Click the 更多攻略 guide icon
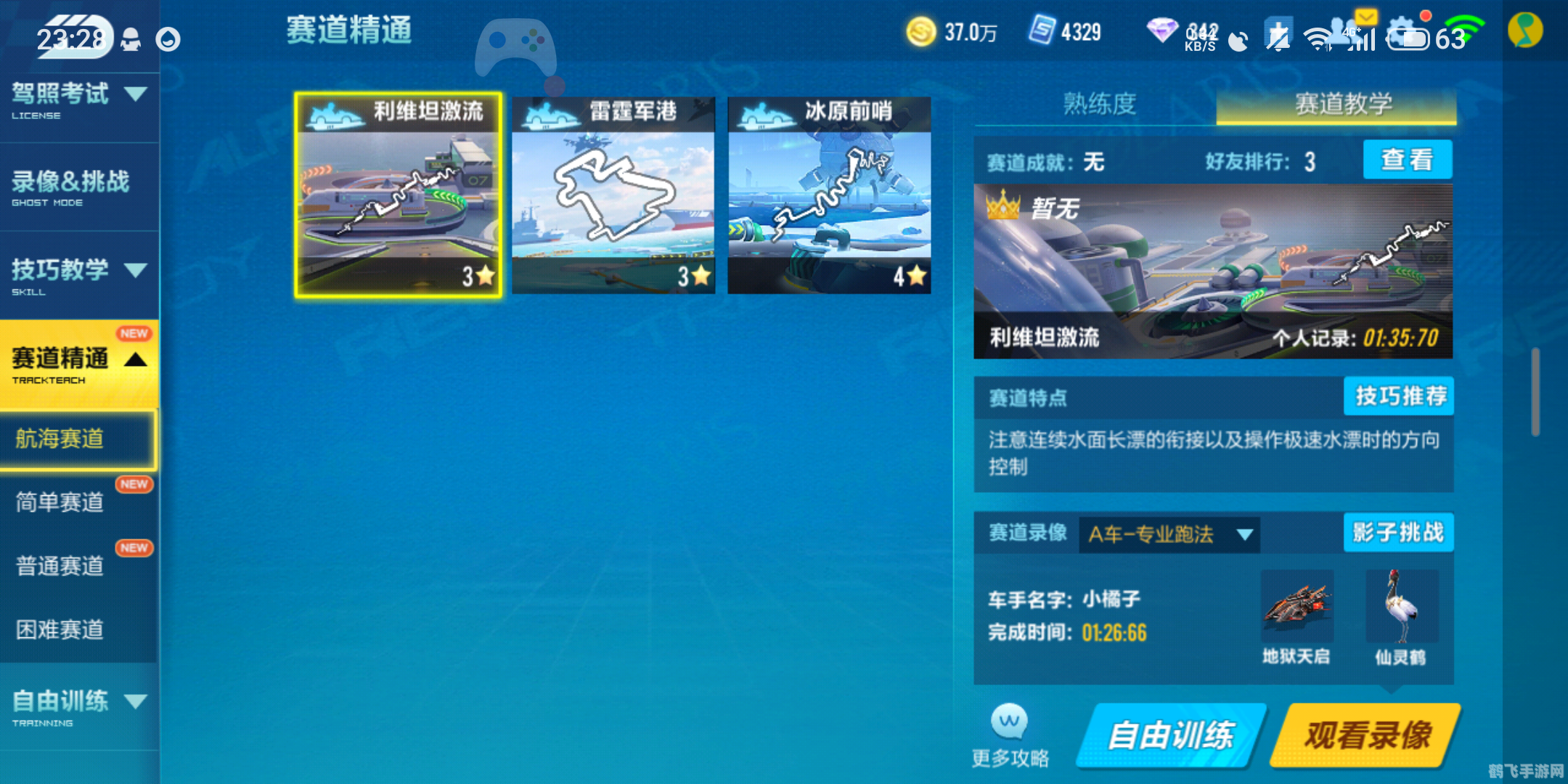Image resolution: width=1568 pixels, height=784 pixels. pyautogui.click(x=1010, y=726)
